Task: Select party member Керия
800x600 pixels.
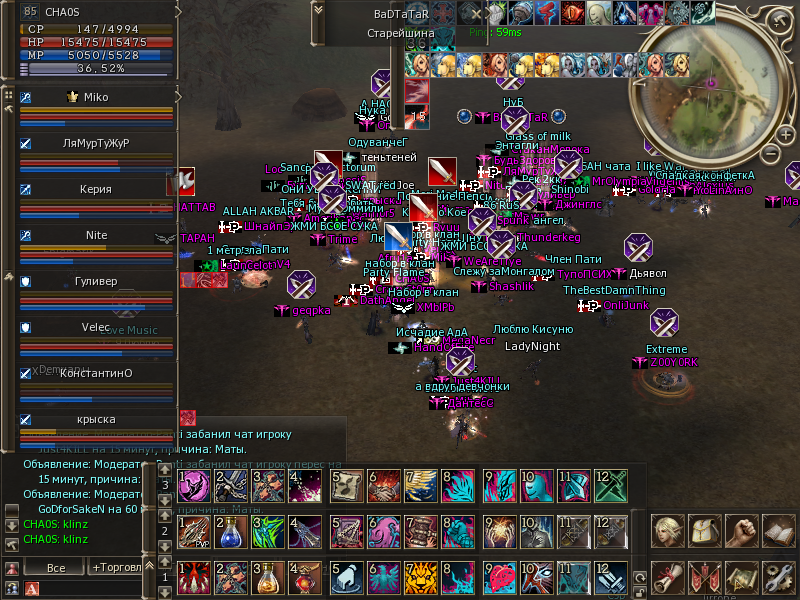Action: (x=96, y=188)
